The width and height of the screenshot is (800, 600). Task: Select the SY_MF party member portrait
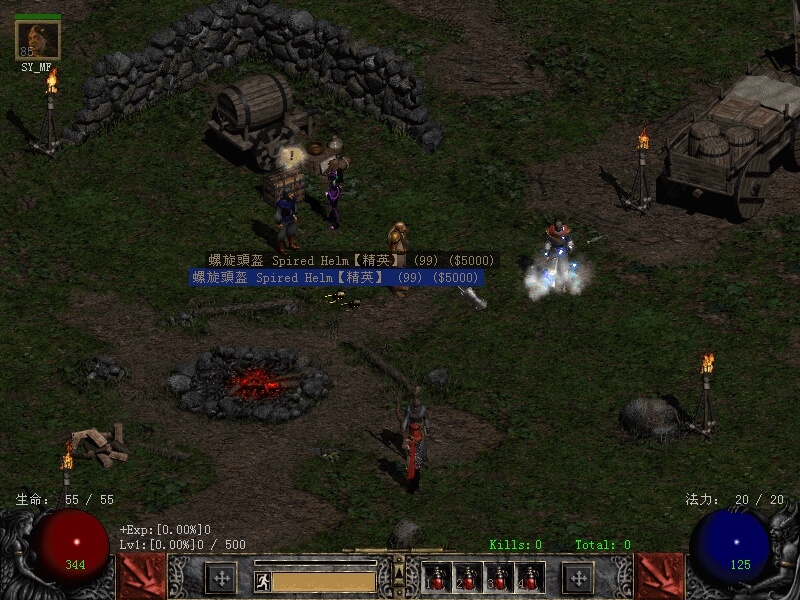[x=38, y=40]
